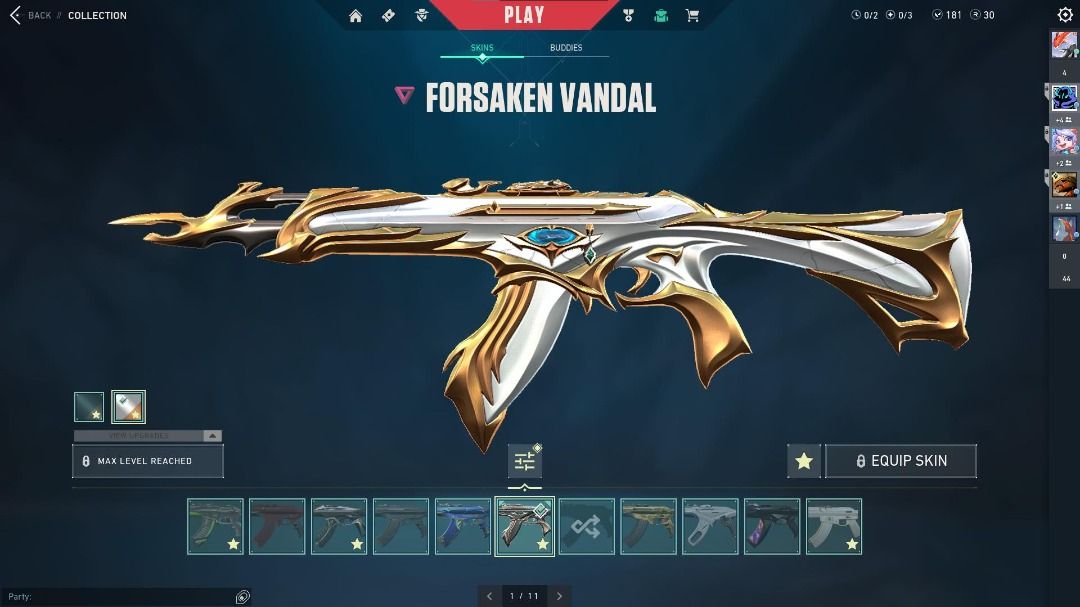1080x607 pixels.
Task: Start matchmaking with the PLAY button
Action: coord(524,15)
